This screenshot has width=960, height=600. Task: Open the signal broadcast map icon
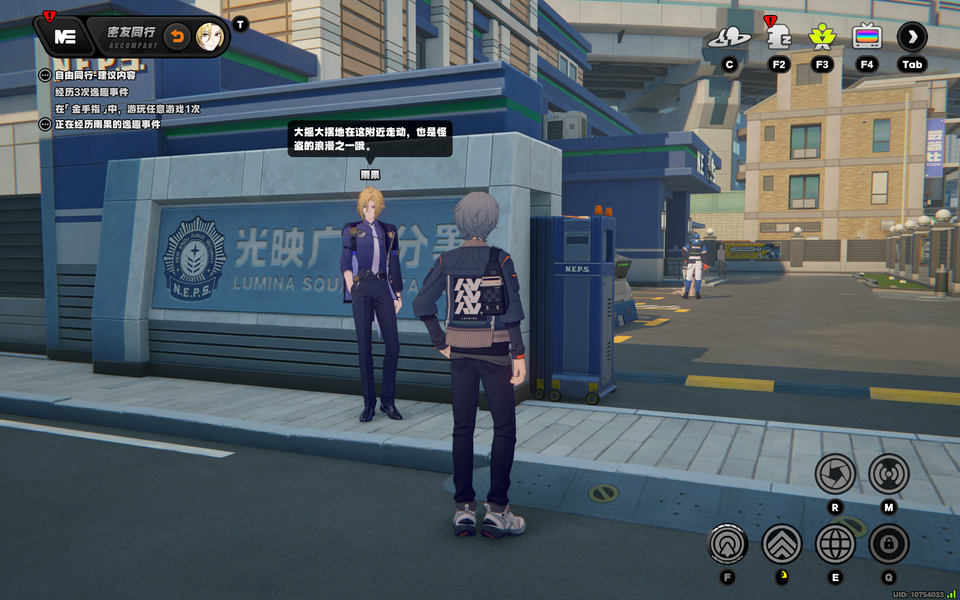coord(888,474)
